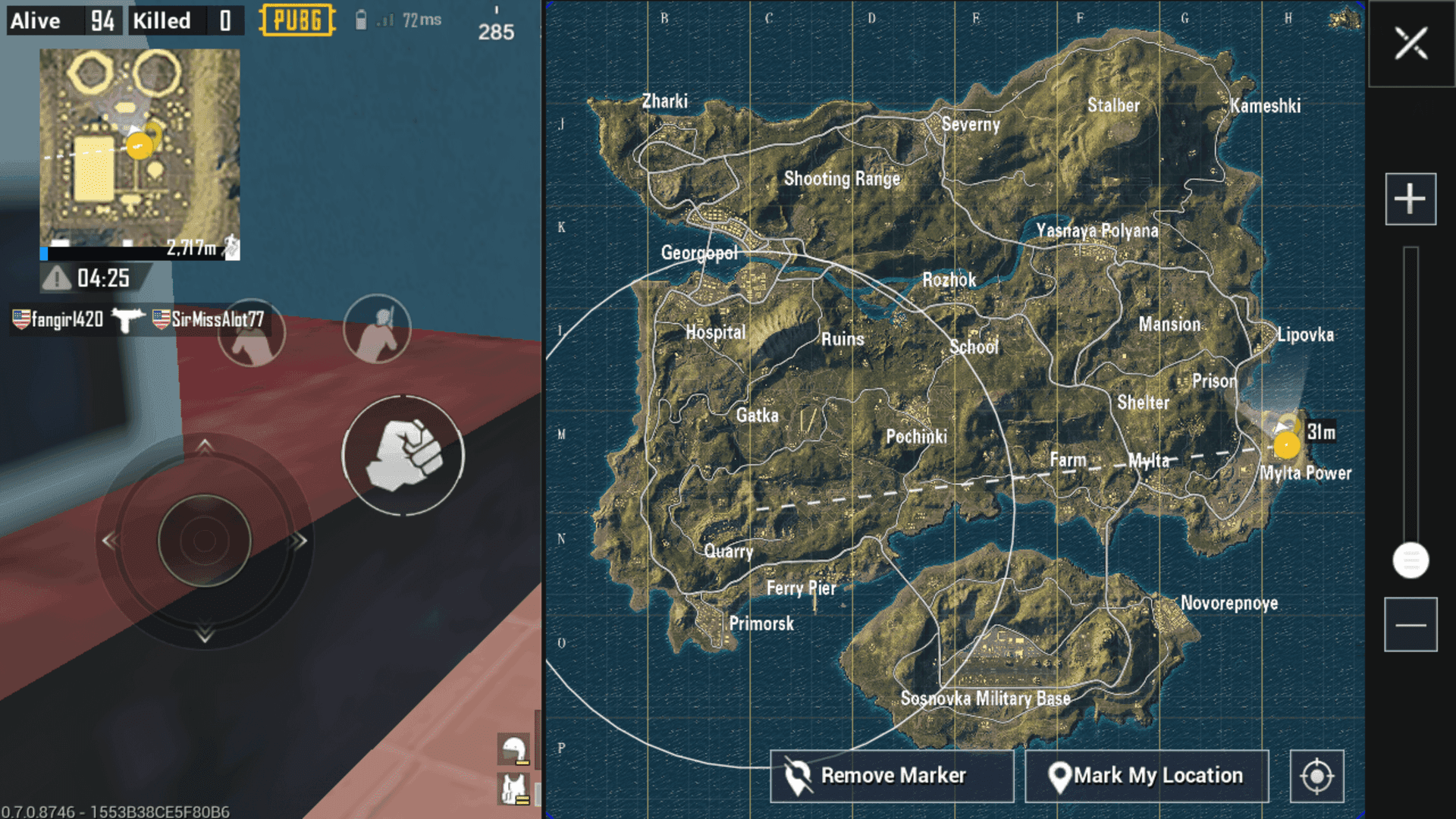Viewport: 1456px width, 819px height.
Task: Zoom in the map with plus button
Action: pos(1410,199)
